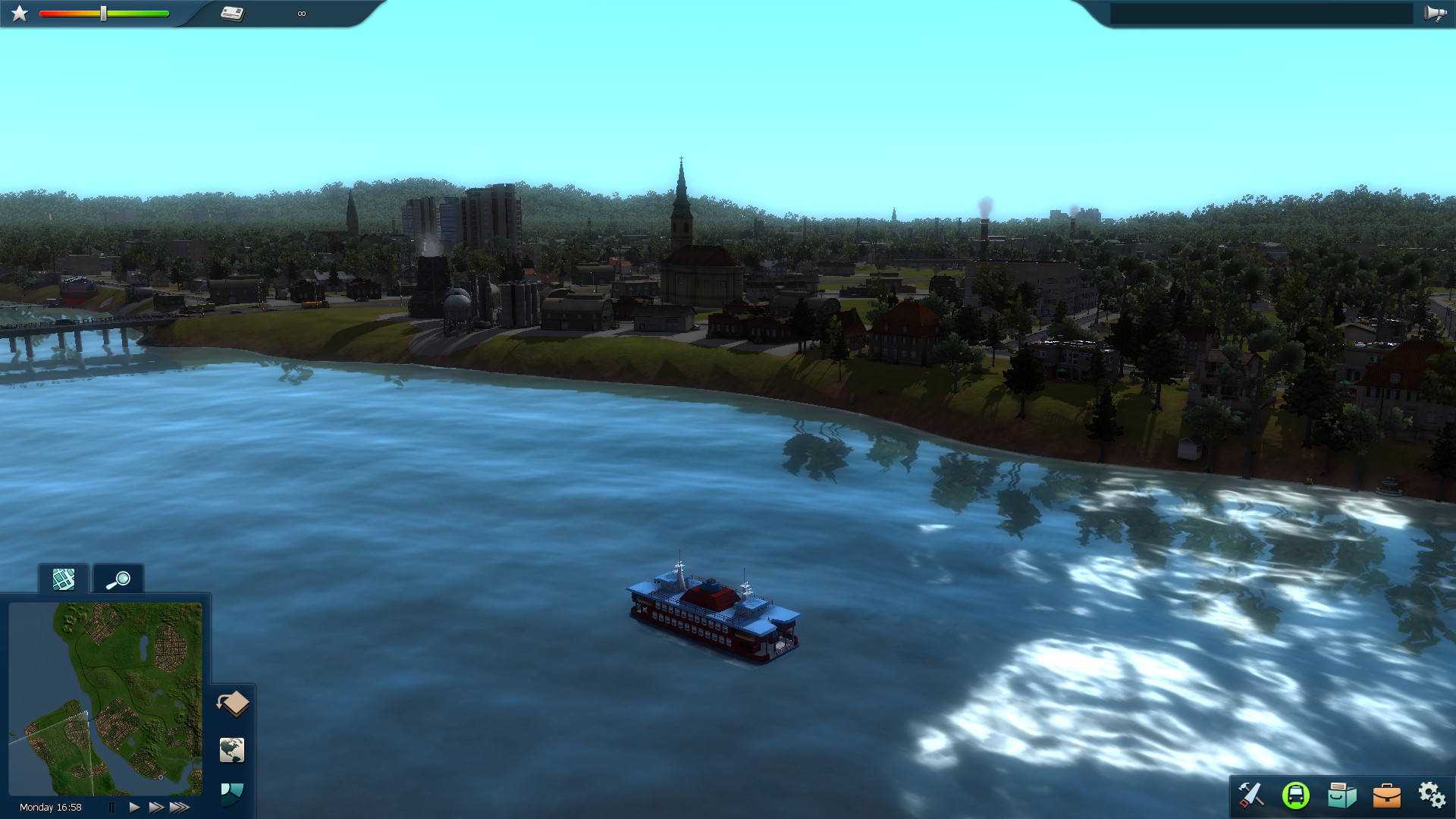Open the newspaper money icon near the top

pos(232,12)
